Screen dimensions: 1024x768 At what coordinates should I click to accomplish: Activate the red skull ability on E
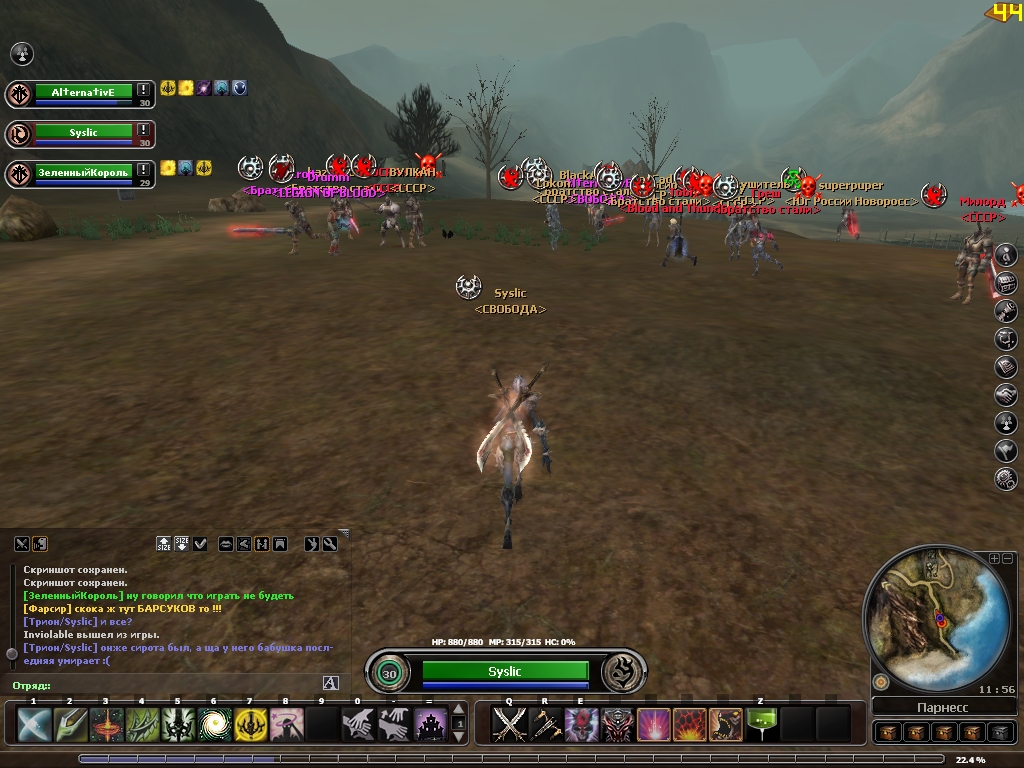pos(581,724)
